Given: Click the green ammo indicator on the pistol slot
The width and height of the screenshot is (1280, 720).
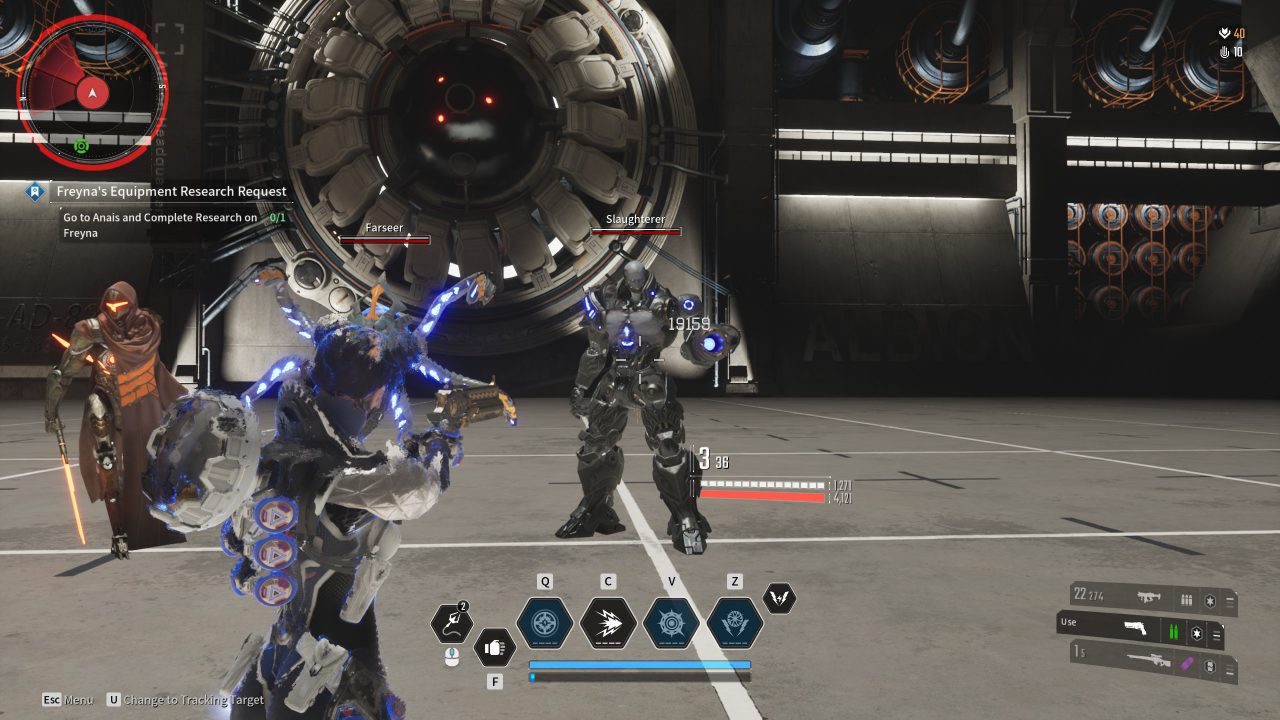Looking at the screenshot, I should 1173,630.
